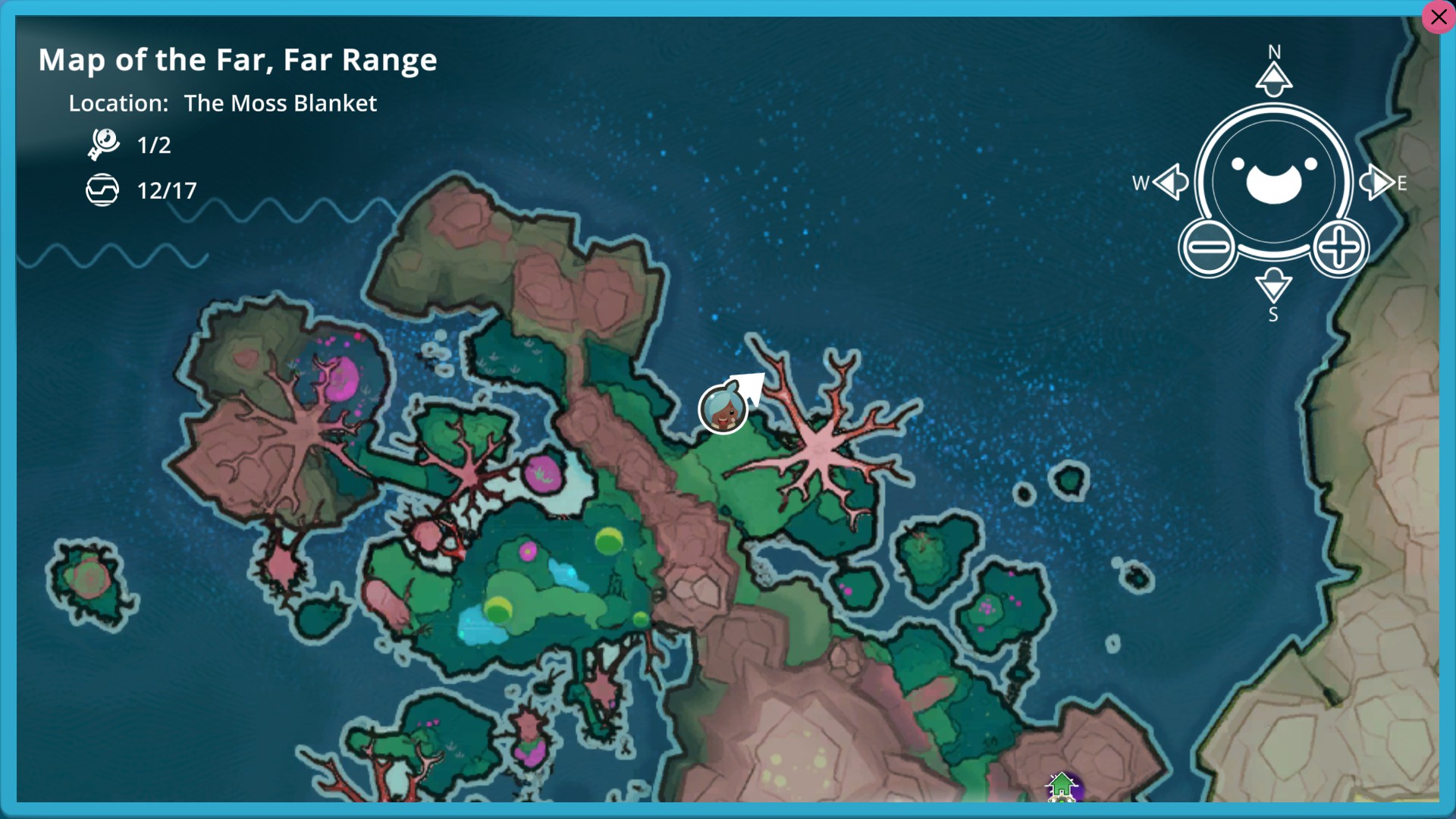Select the player portrait marker on the map
The image size is (1456, 819).
(x=723, y=409)
